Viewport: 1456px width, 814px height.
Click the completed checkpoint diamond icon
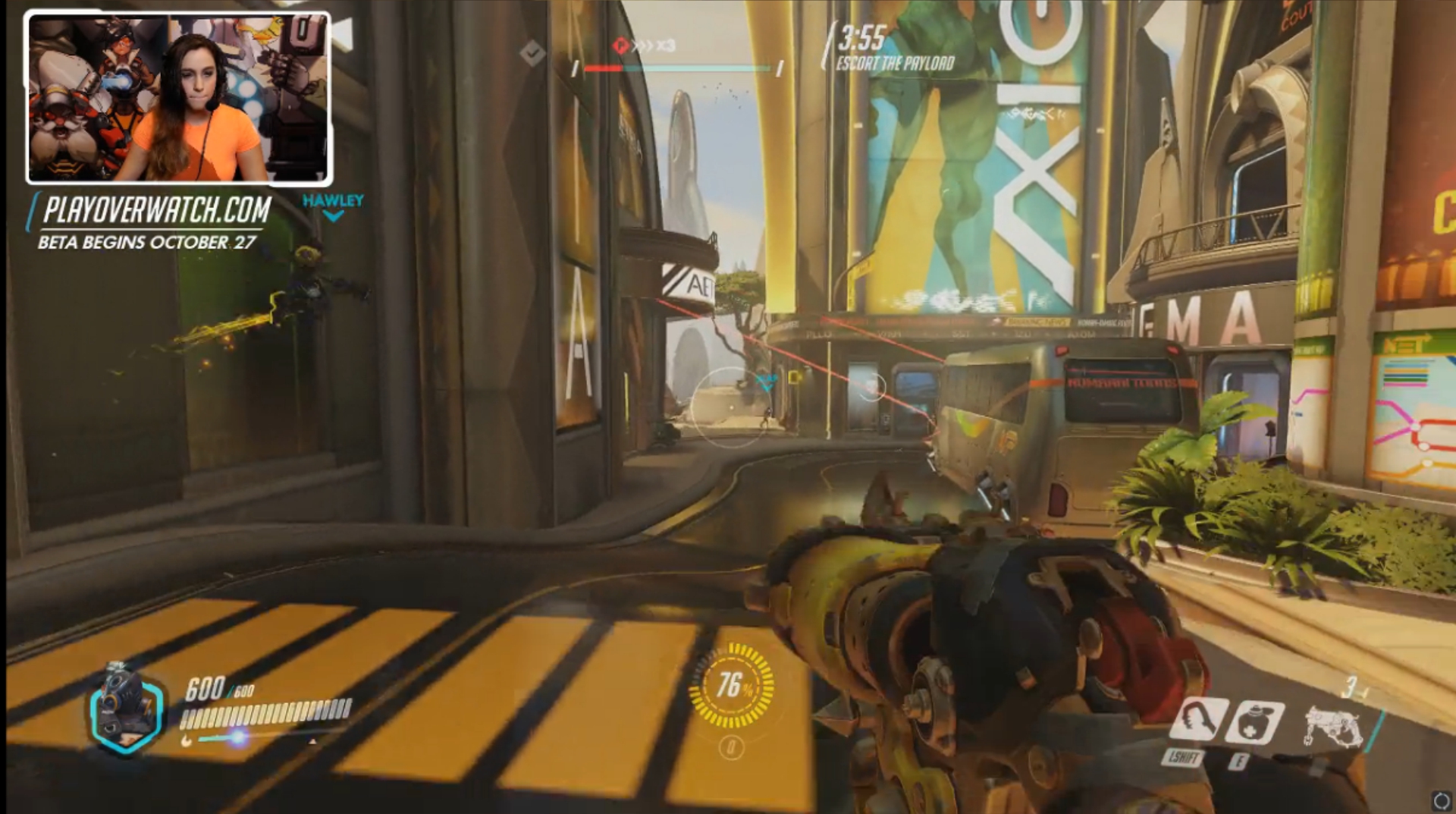tap(532, 52)
